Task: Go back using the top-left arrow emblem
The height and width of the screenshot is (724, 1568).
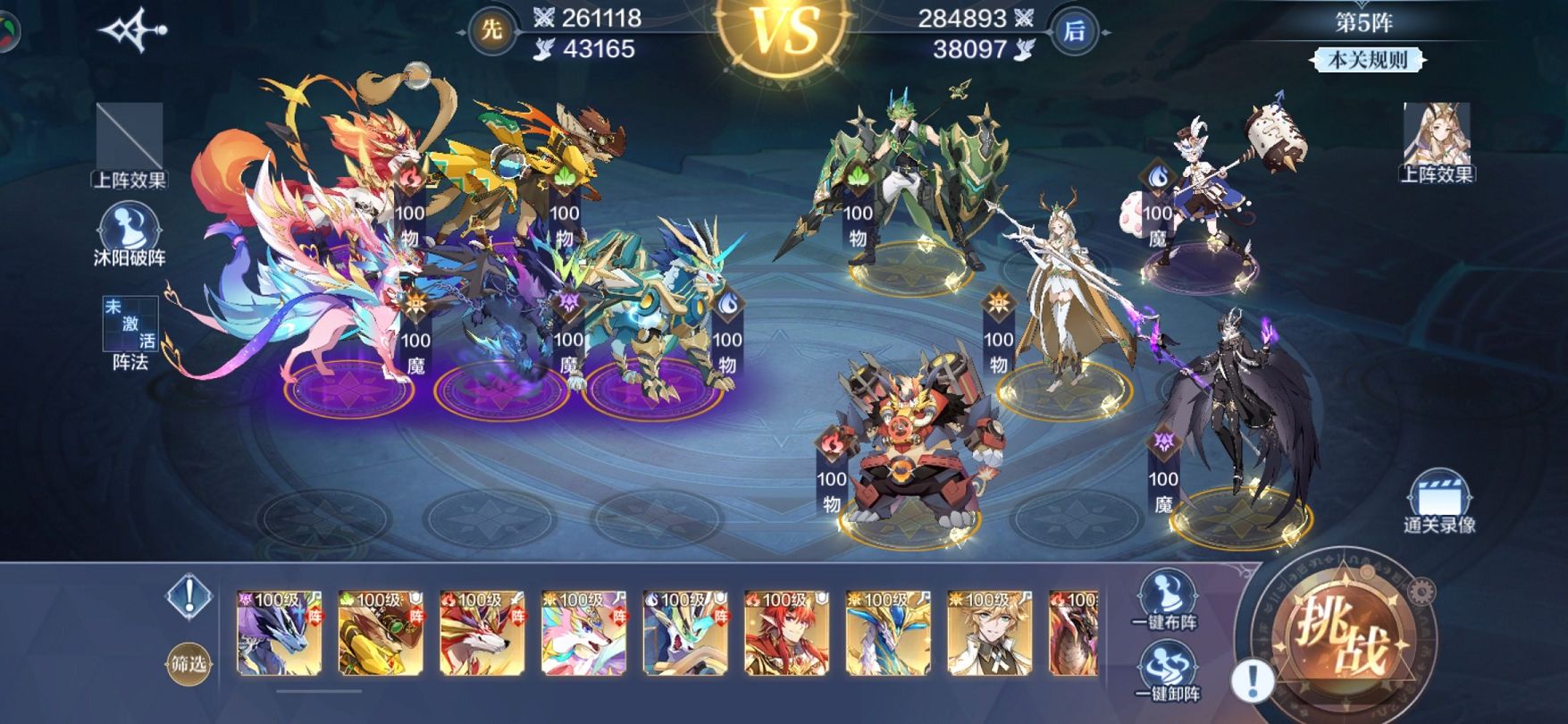Action: [133, 31]
